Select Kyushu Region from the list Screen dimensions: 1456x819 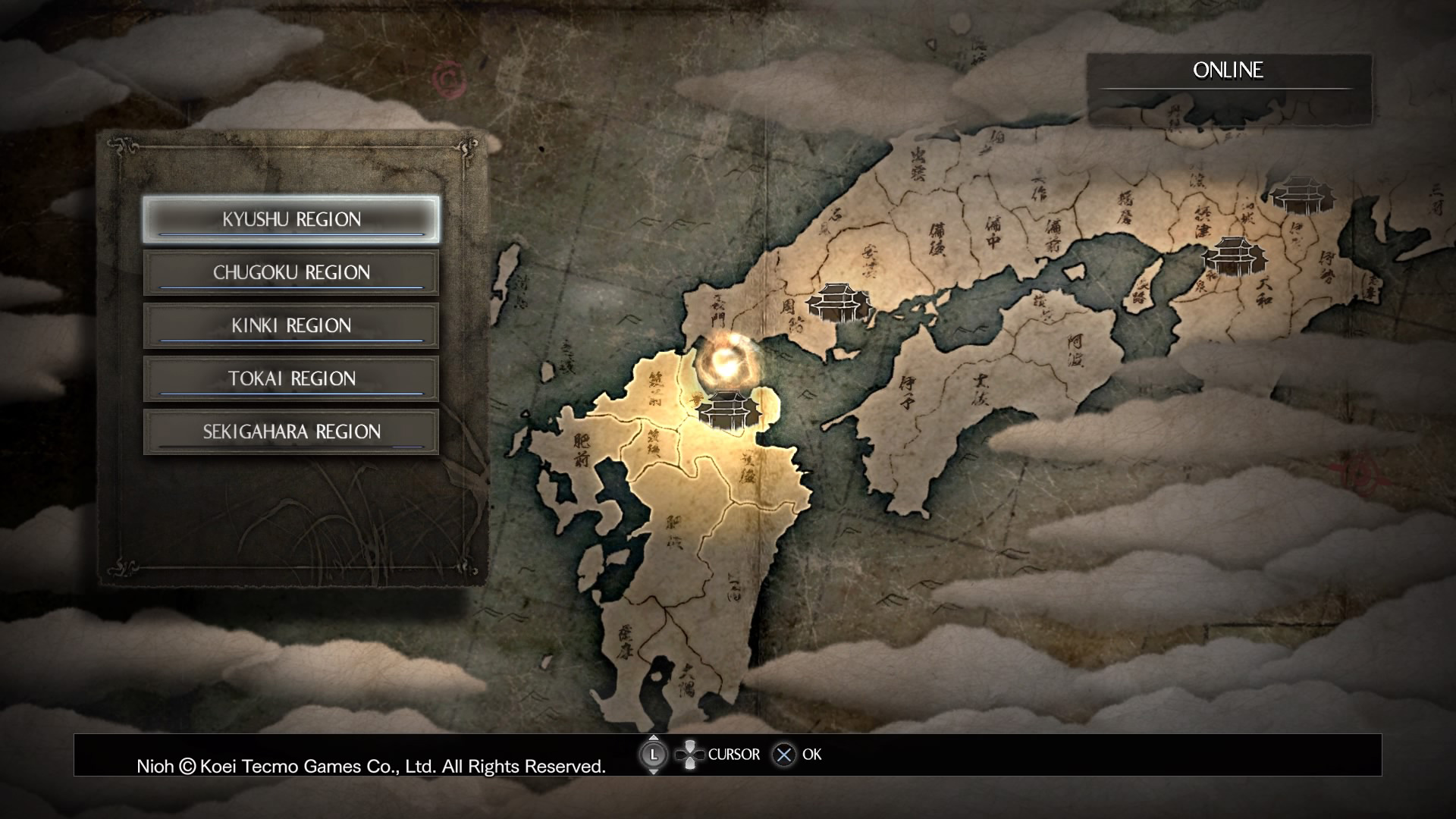(291, 220)
